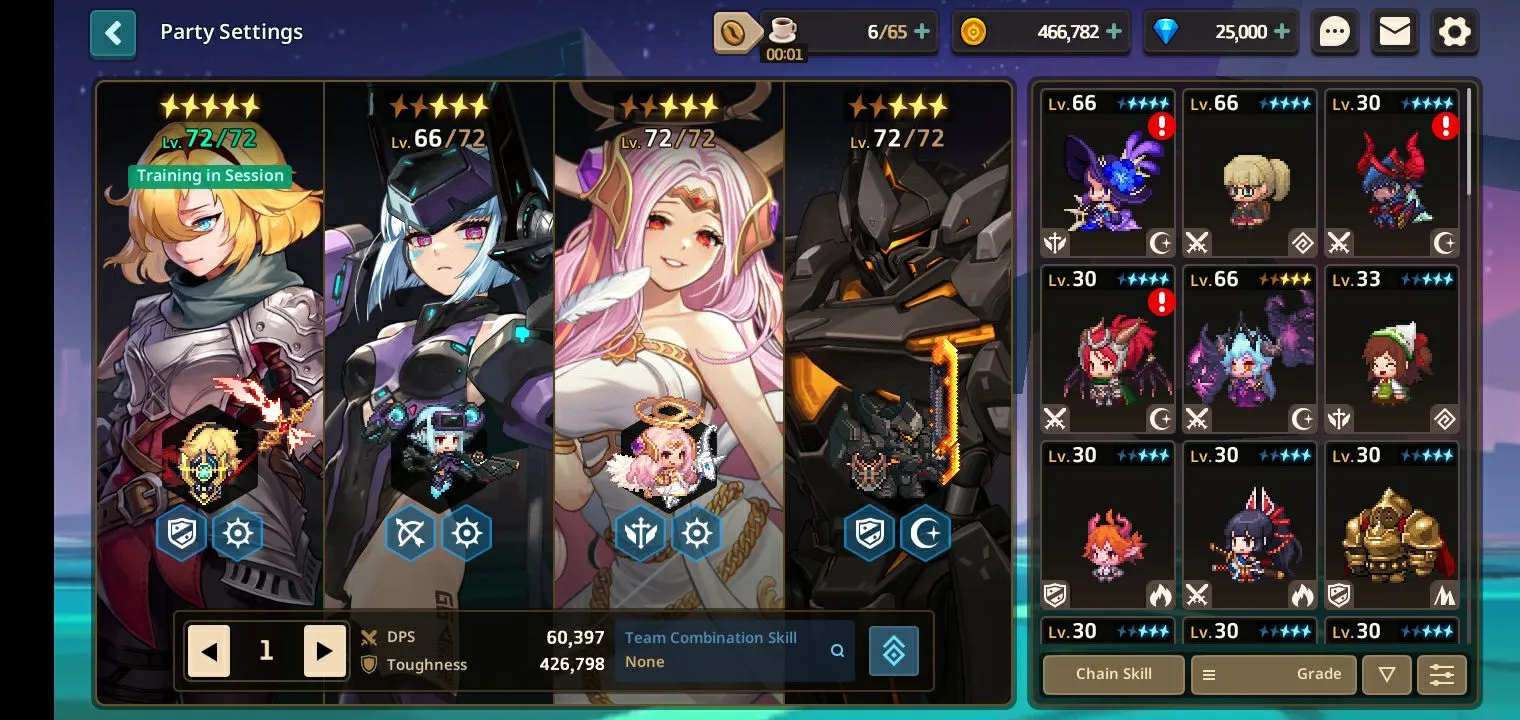
Task: Click the blue diamond button beside Team Combination Skill
Action: [x=894, y=651]
